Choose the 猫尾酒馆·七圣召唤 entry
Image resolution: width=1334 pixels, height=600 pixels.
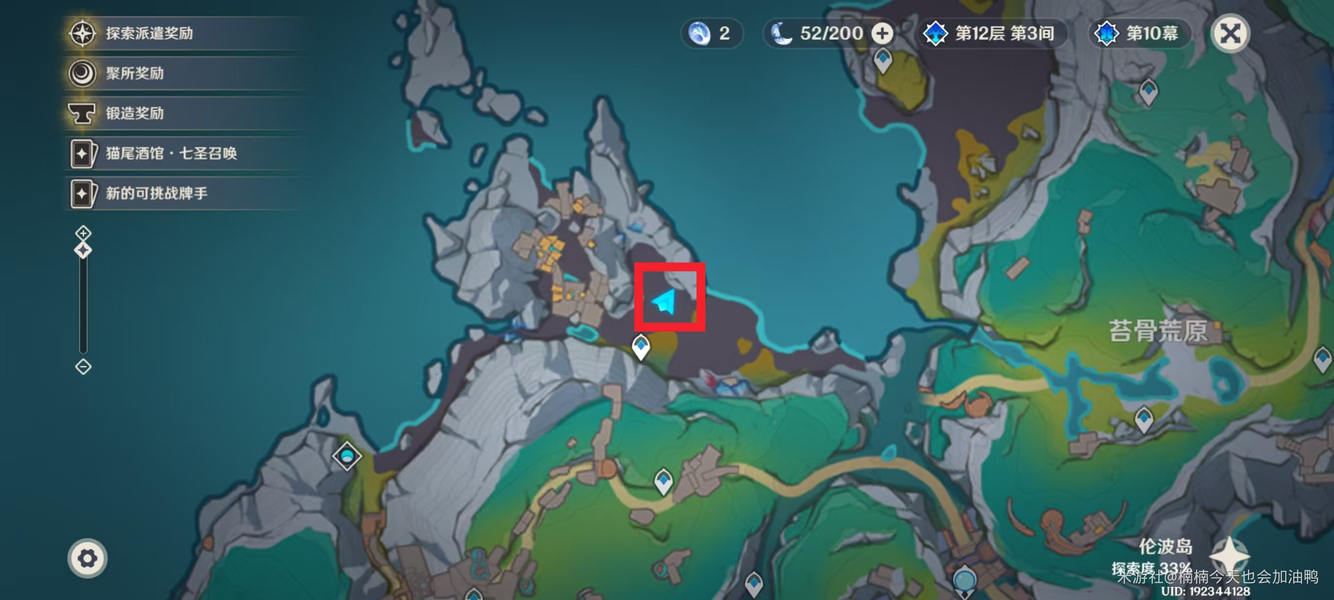pos(171,153)
